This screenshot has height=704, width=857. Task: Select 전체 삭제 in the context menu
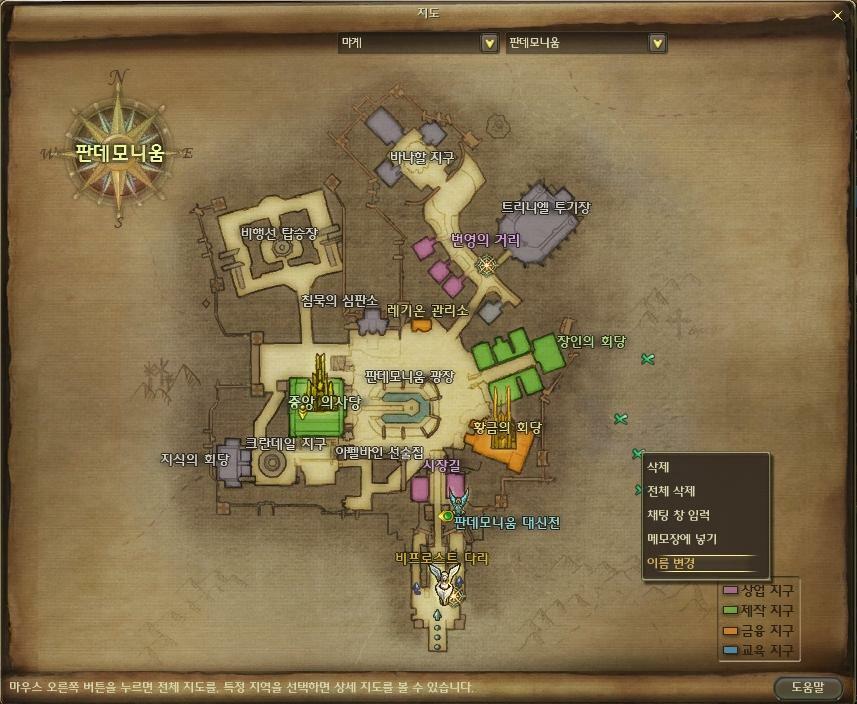(670, 491)
